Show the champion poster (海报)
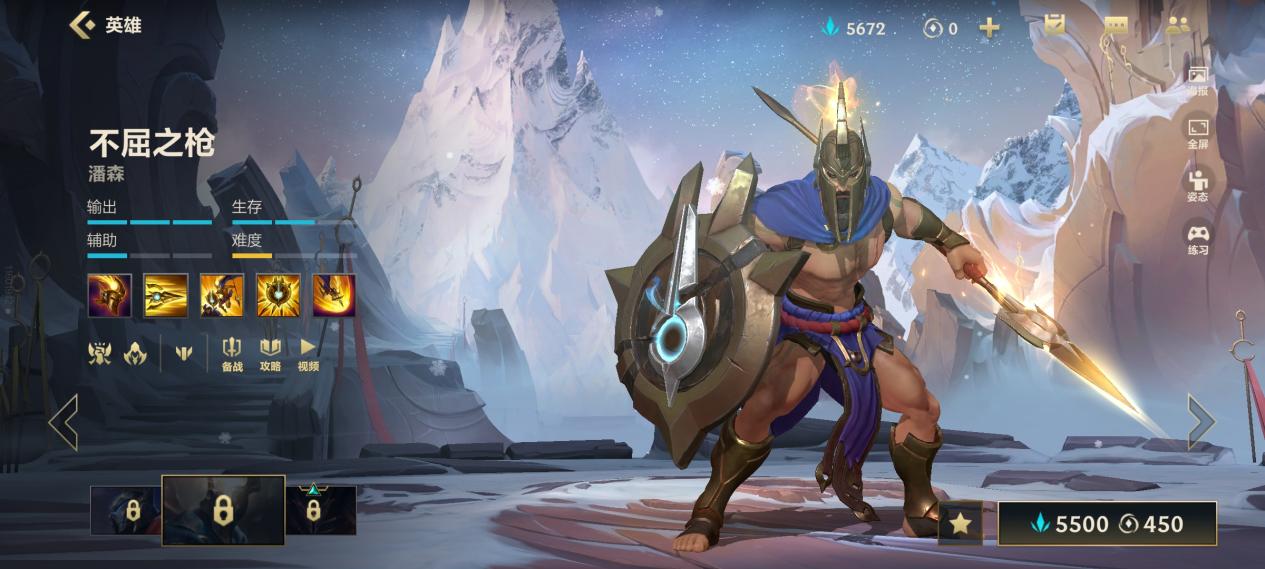 pos(1197,80)
